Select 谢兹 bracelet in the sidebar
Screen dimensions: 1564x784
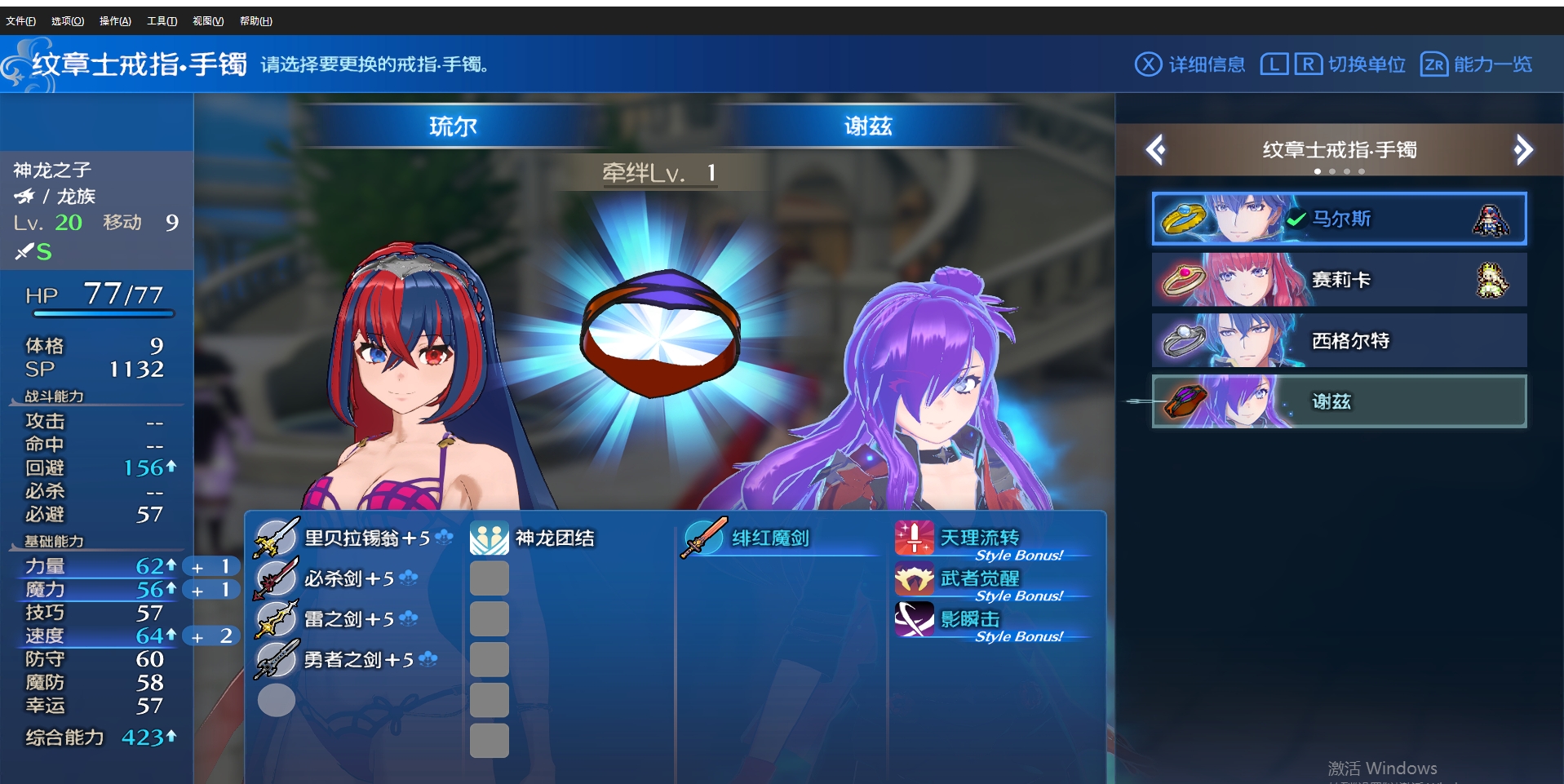point(1338,401)
